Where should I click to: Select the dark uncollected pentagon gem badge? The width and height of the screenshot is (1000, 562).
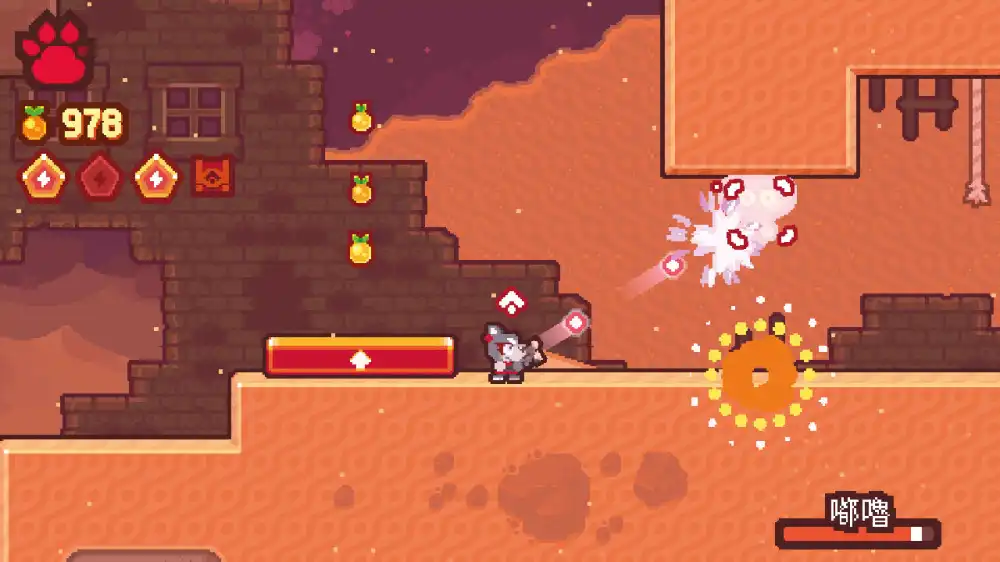coord(100,177)
